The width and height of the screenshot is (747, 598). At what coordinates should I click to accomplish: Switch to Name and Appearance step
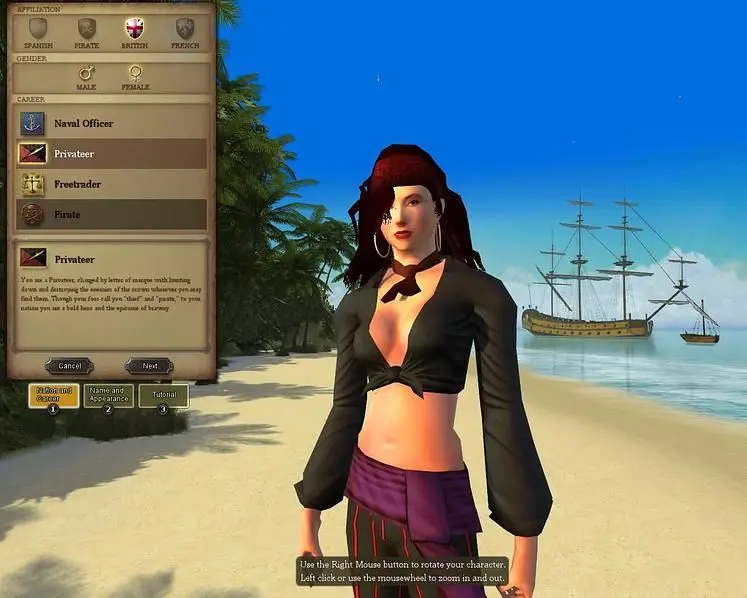108,395
